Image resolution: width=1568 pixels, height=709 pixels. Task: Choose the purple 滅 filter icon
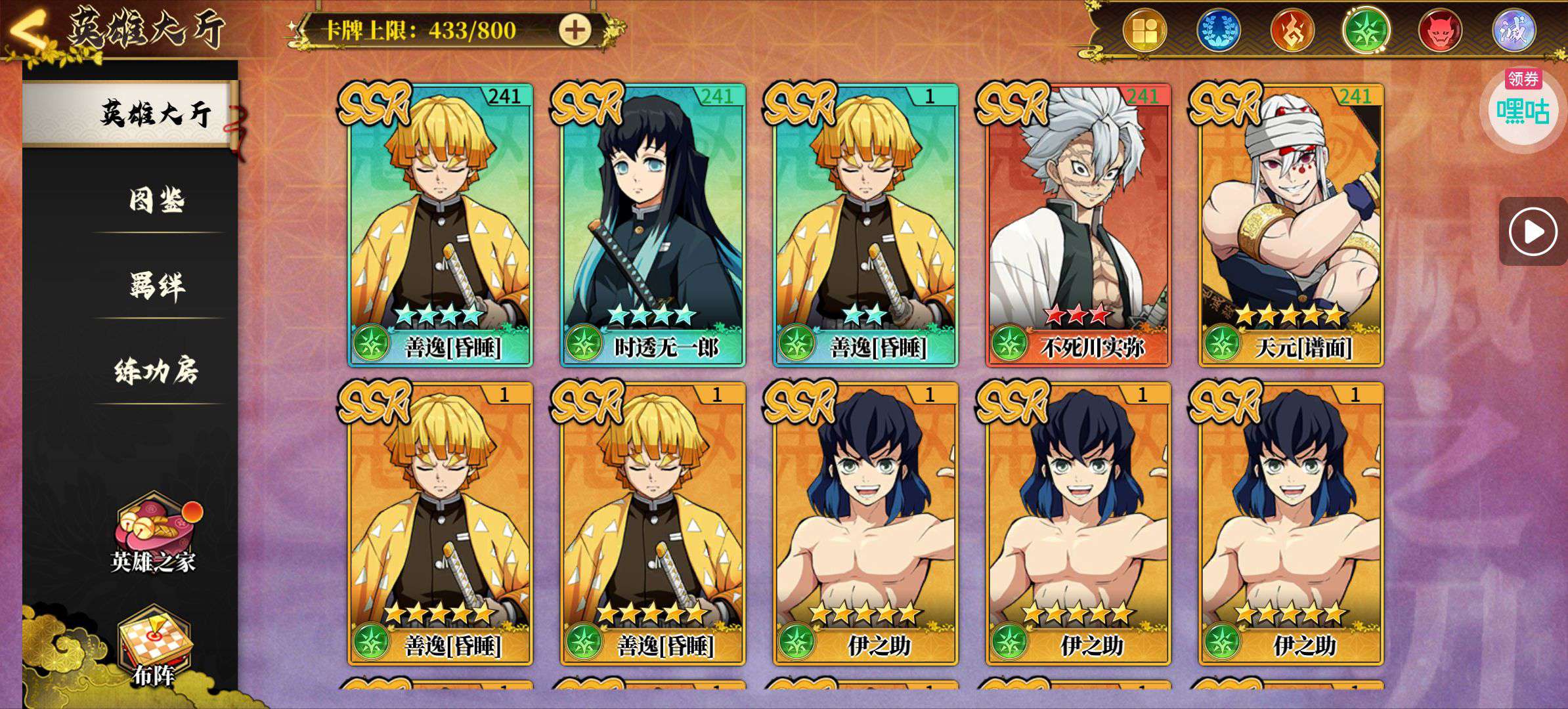pos(1514,30)
